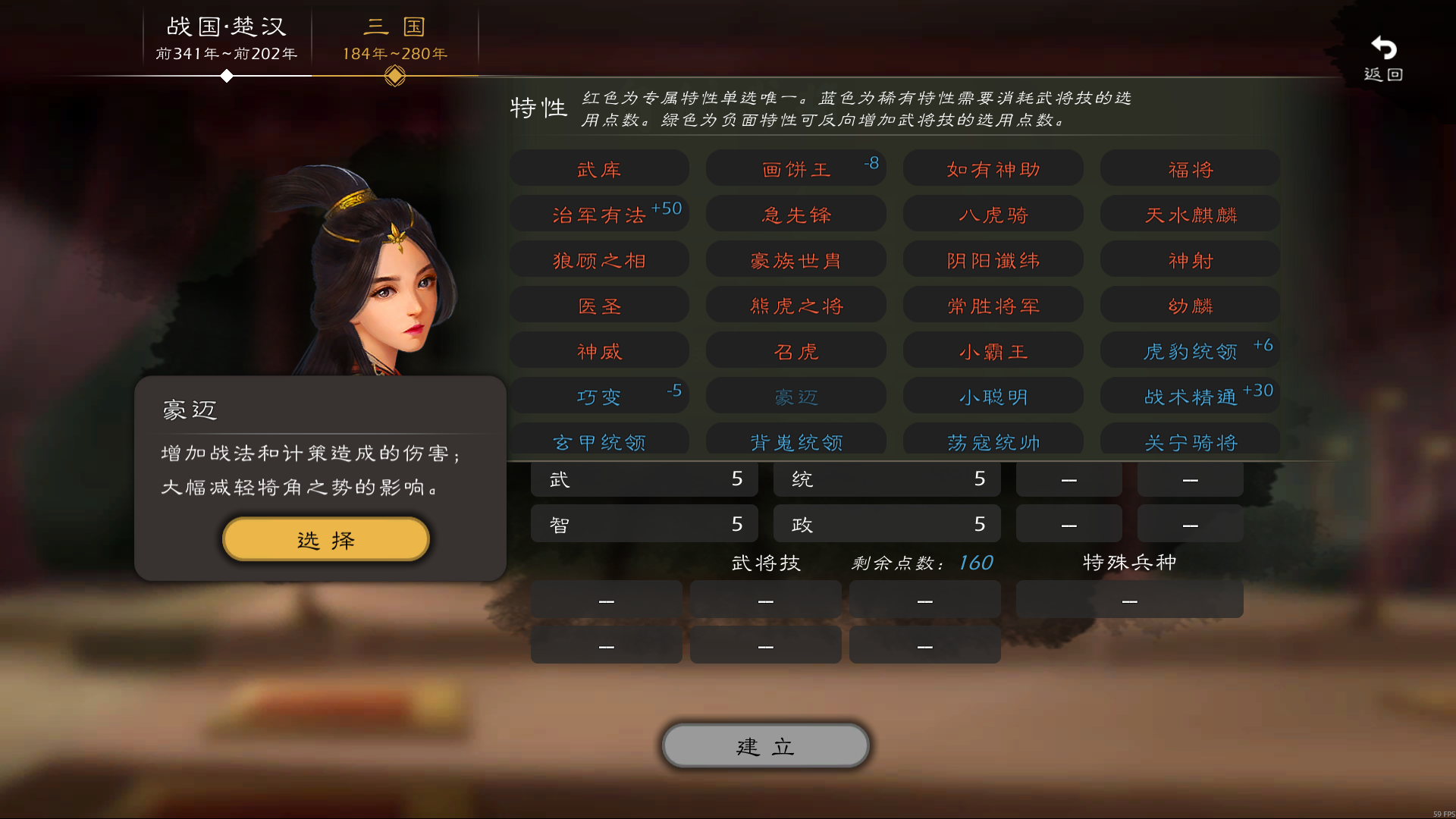Select the 急先锋 trait
Viewport: 1456px width, 819px height.
coord(795,214)
